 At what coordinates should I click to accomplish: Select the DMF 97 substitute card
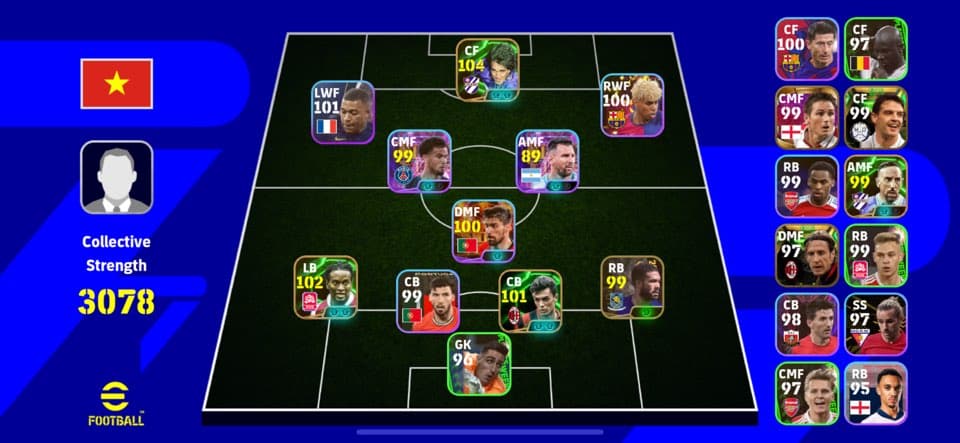point(806,256)
